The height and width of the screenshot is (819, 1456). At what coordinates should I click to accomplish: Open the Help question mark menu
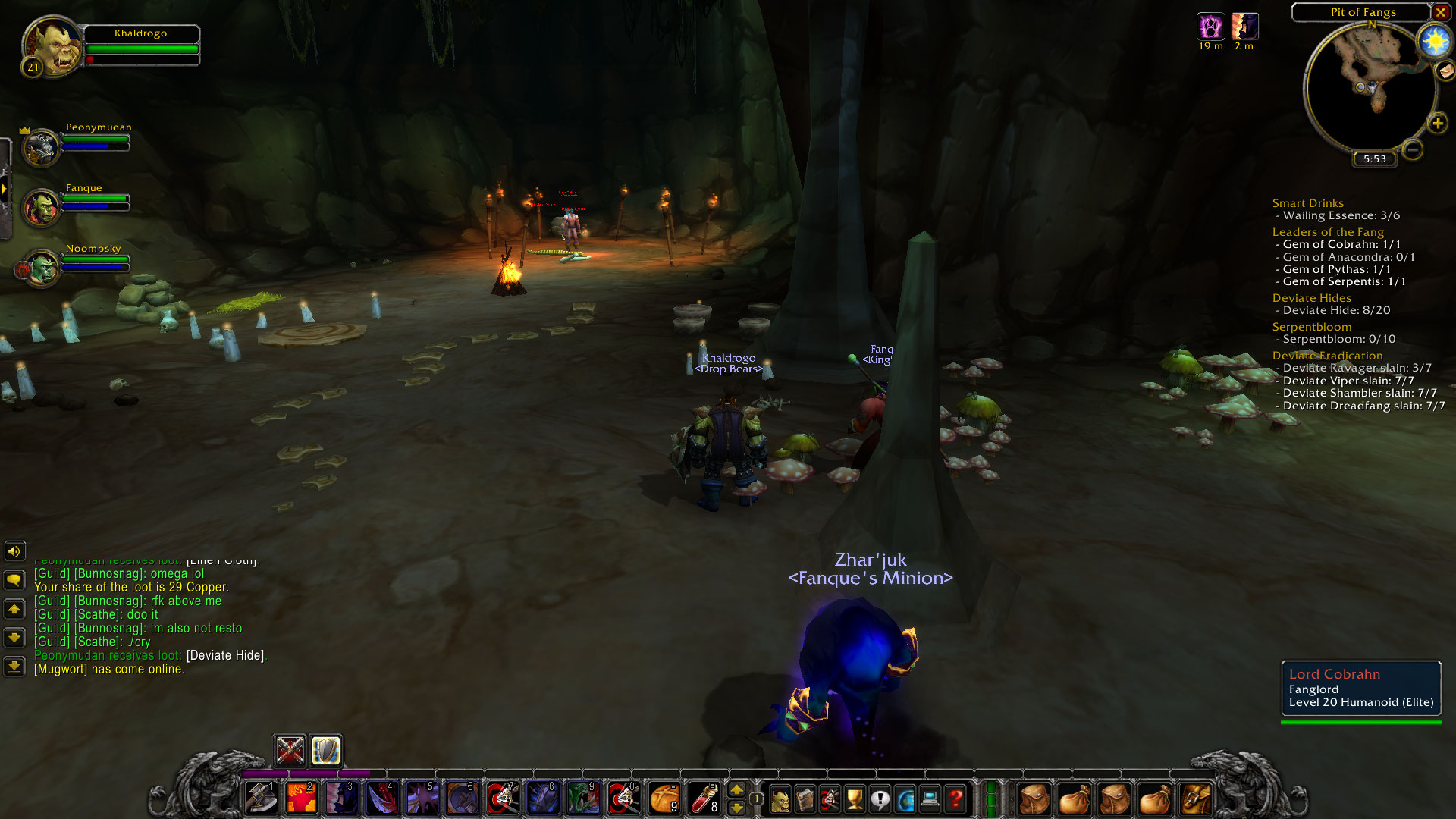point(954,799)
